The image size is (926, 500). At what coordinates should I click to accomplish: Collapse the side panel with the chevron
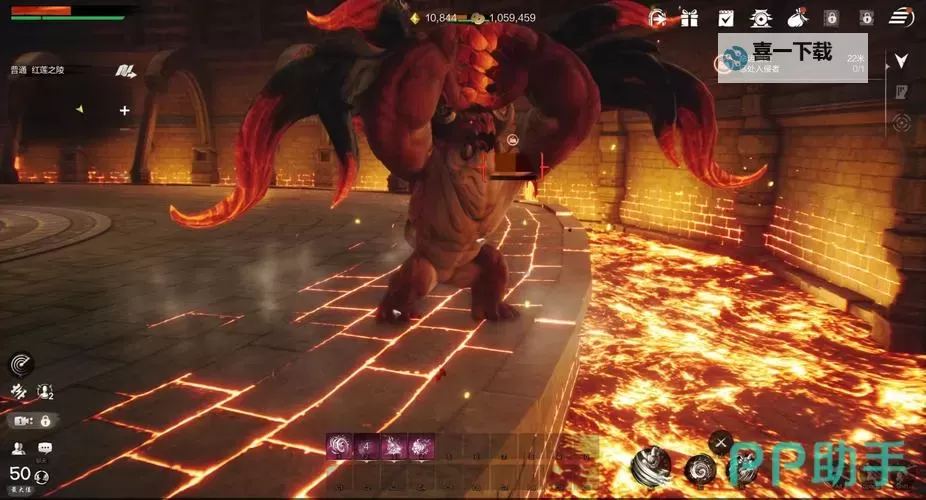(901, 60)
